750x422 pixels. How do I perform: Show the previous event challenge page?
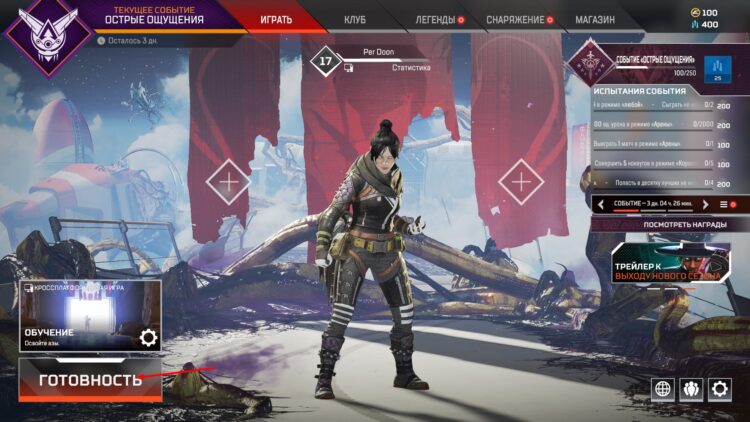[601, 204]
